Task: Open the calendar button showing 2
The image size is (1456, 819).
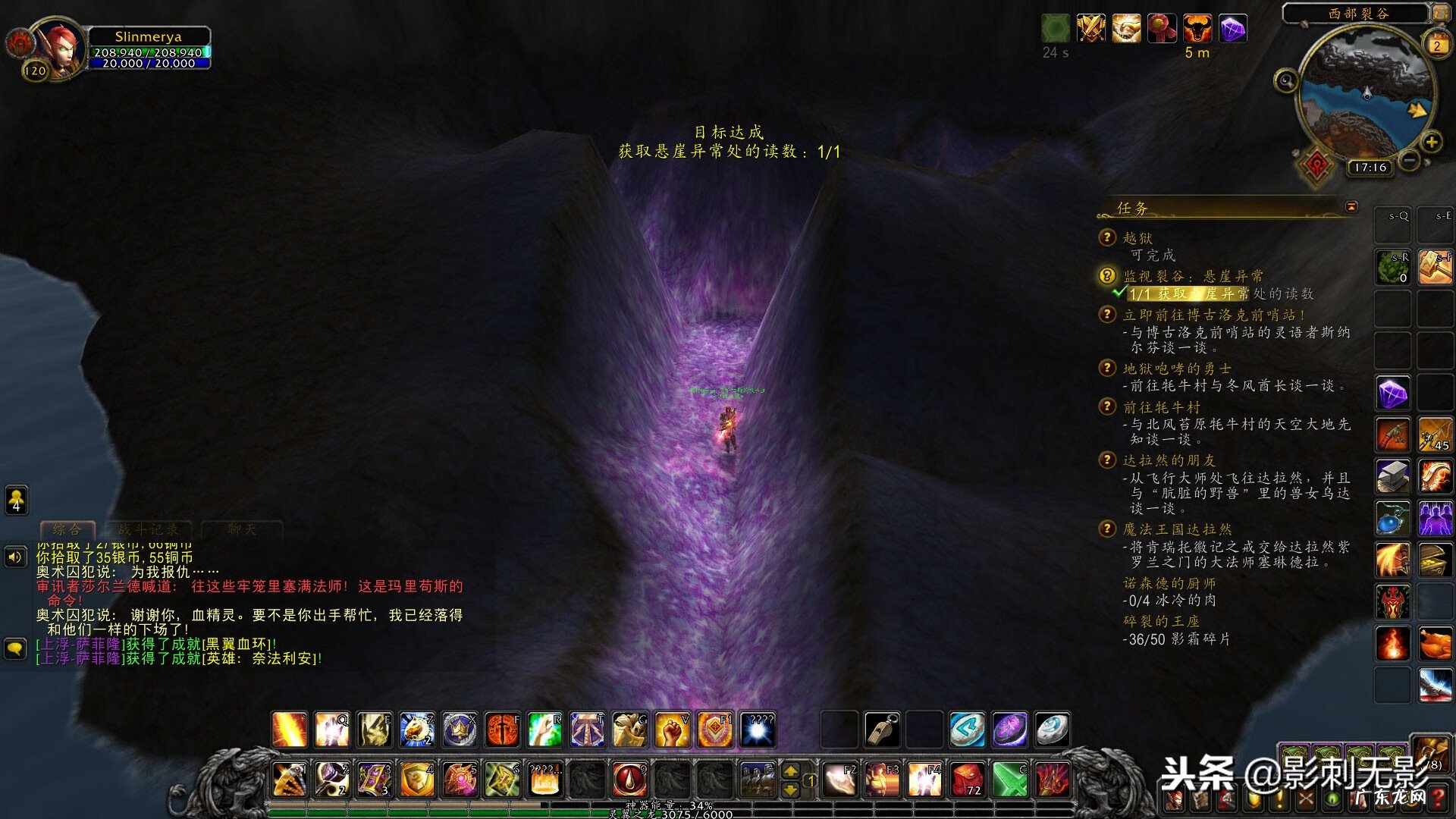Action: coord(1436,45)
